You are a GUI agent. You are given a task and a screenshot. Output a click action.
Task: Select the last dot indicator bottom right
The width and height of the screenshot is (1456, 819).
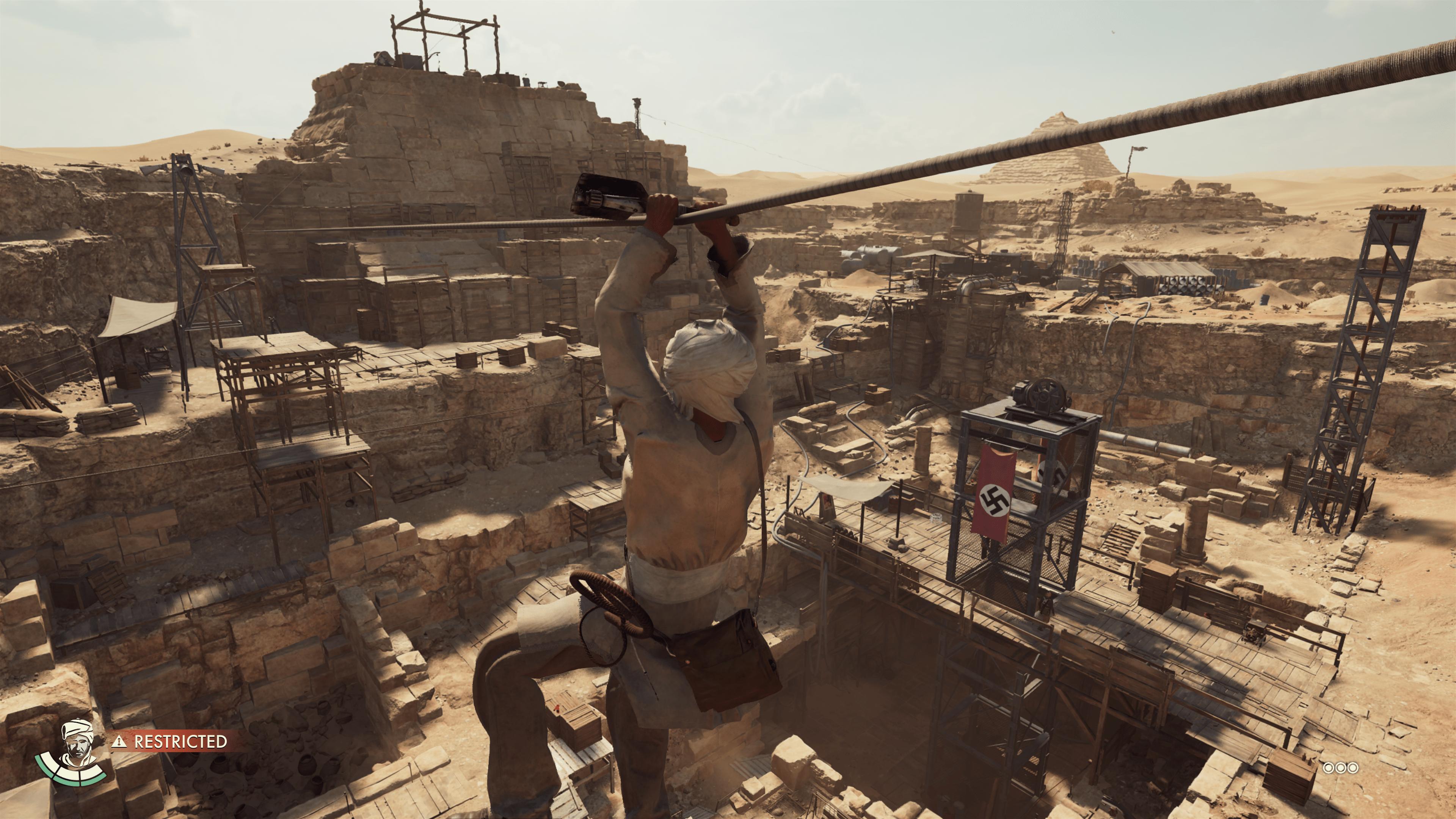pyautogui.click(x=1352, y=768)
